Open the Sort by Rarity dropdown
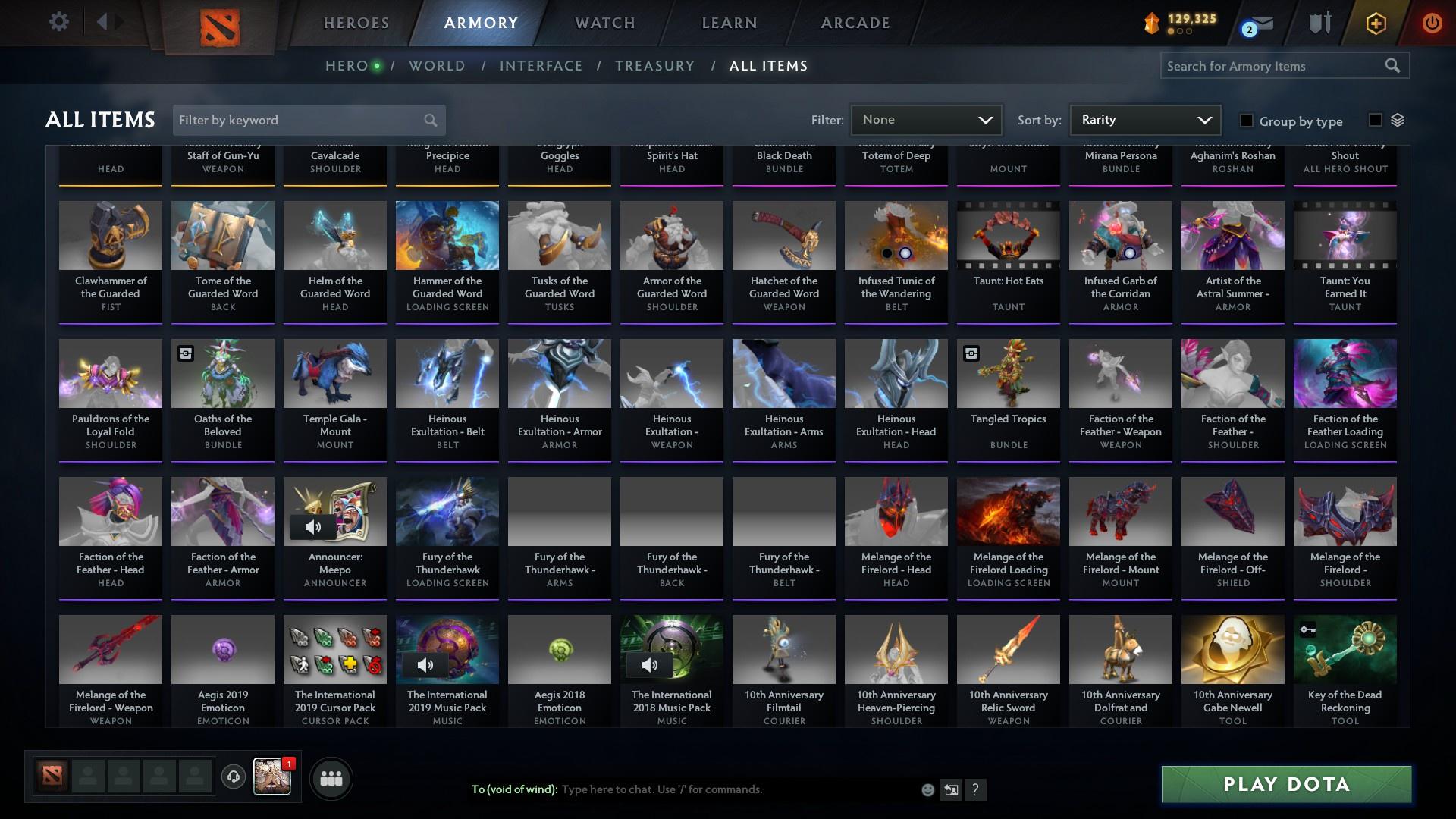The height and width of the screenshot is (819, 1456). 1144,120
